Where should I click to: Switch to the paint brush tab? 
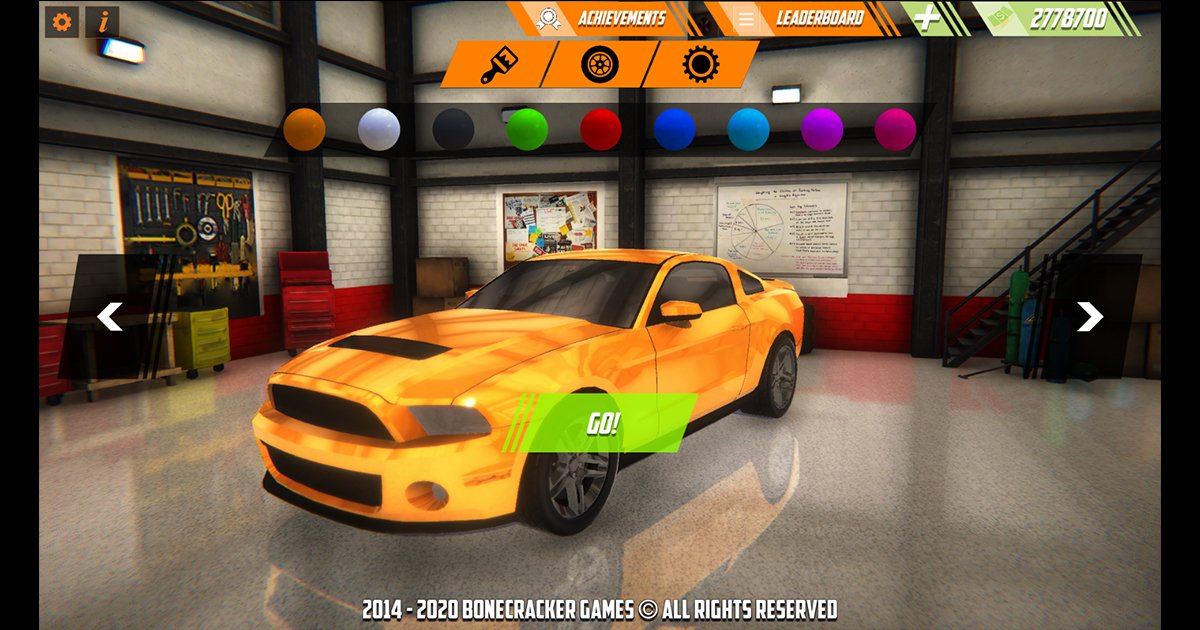click(497, 65)
